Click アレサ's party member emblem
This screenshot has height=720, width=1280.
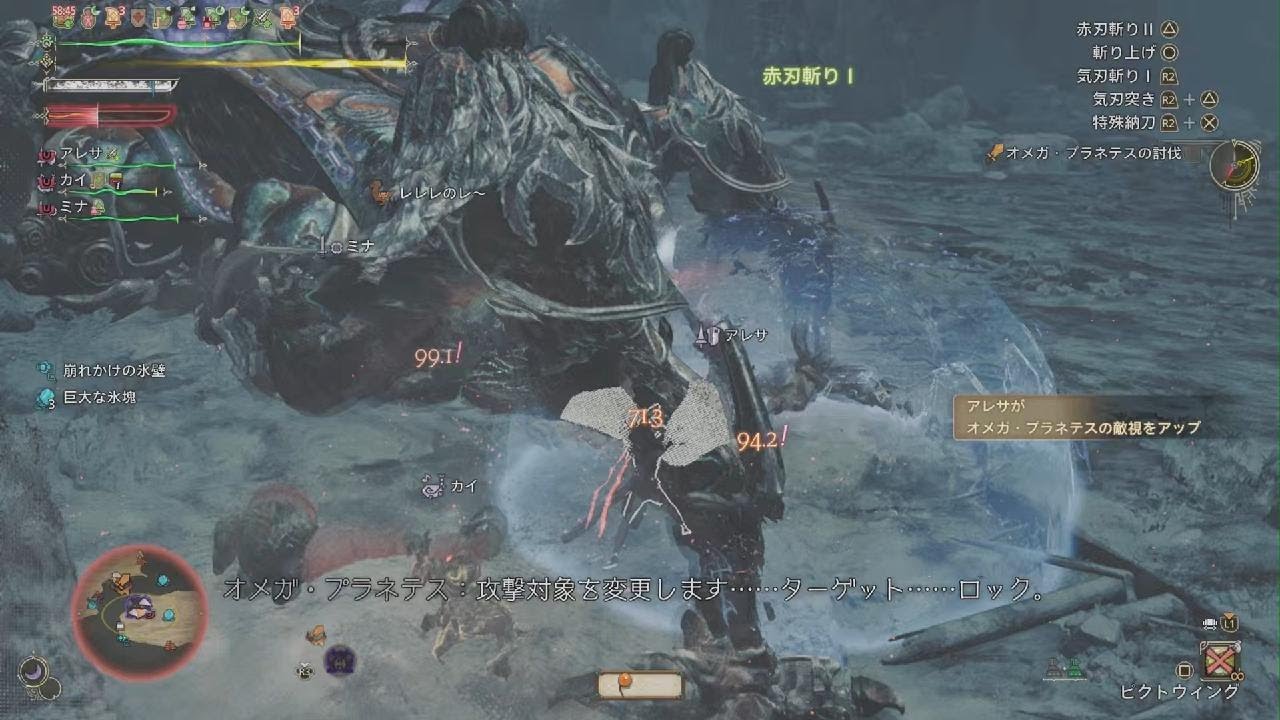click(x=47, y=156)
